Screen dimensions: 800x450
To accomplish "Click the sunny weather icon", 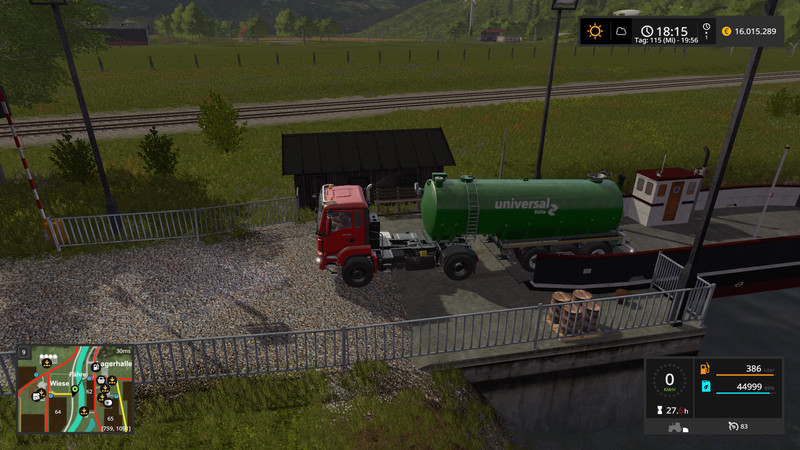I will click(596, 31).
